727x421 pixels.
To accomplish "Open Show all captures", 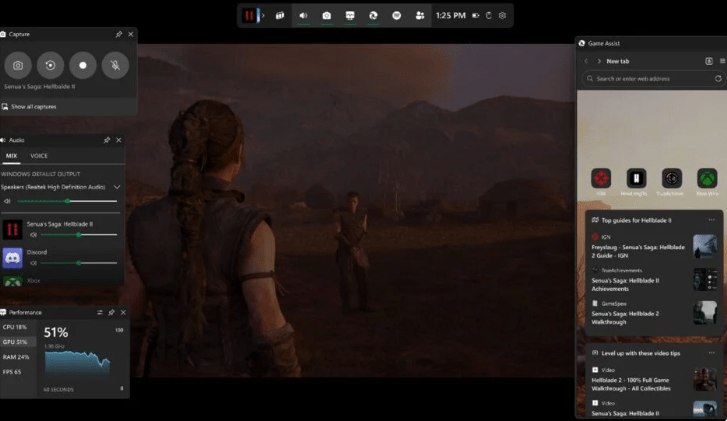I will (x=33, y=106).
